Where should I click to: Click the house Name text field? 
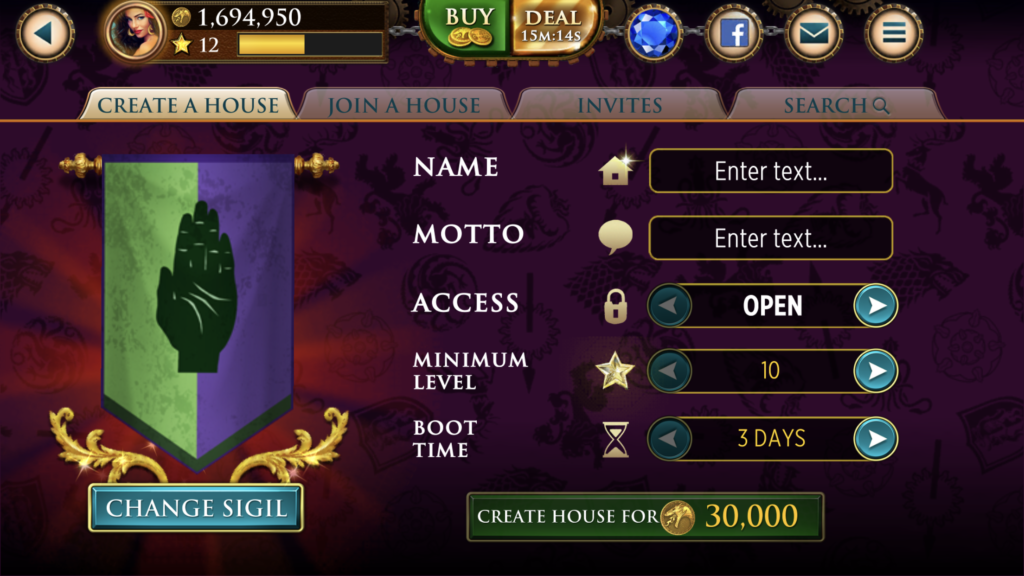tap(770, 171)
